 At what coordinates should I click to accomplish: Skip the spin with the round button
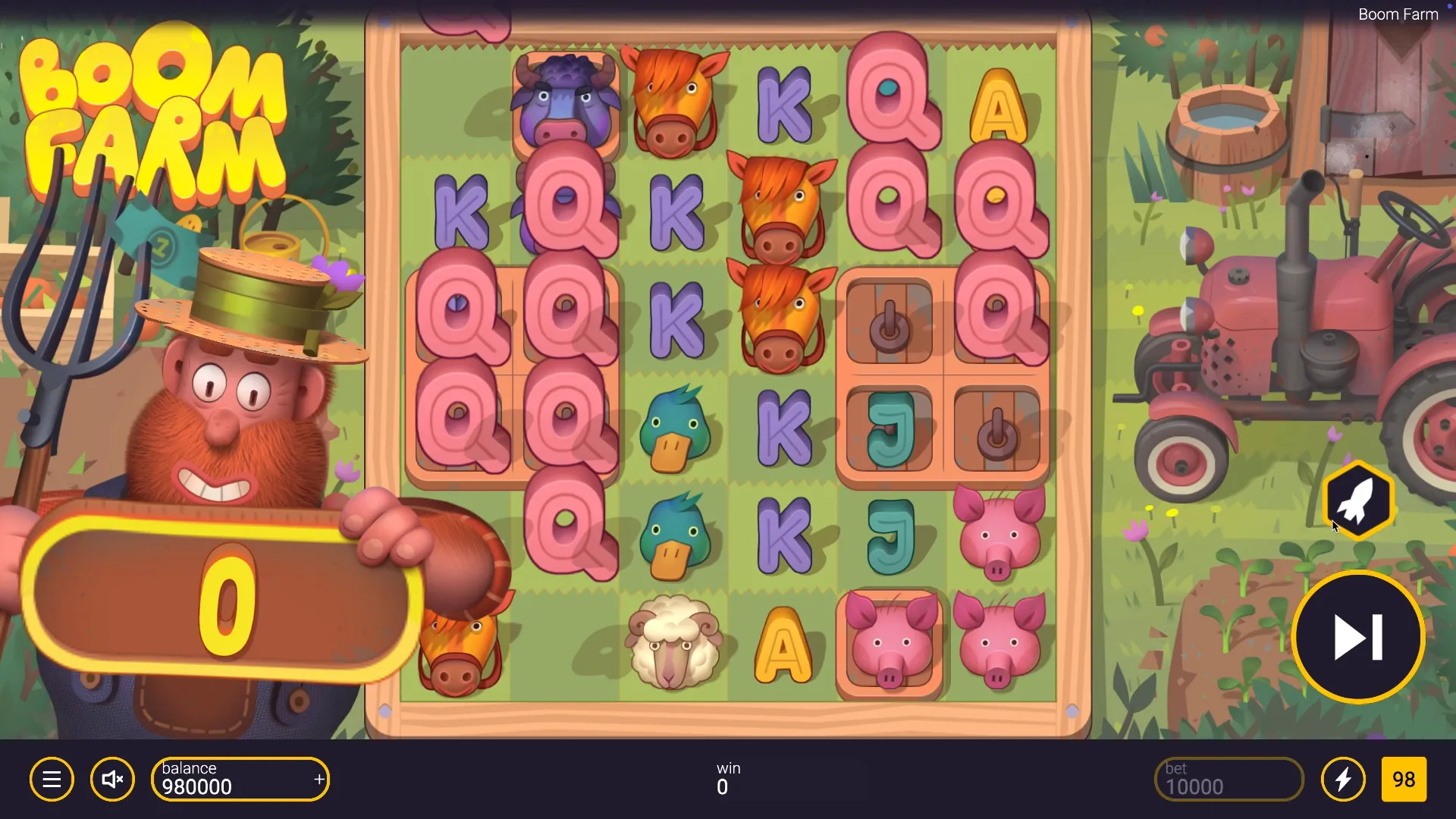1357,637
